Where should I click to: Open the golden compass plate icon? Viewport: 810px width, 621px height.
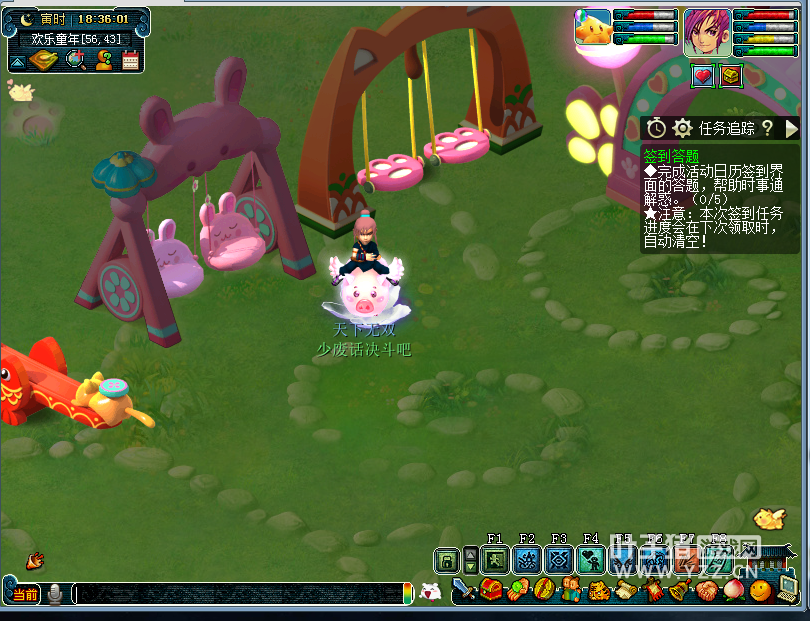tap(45, 60)
